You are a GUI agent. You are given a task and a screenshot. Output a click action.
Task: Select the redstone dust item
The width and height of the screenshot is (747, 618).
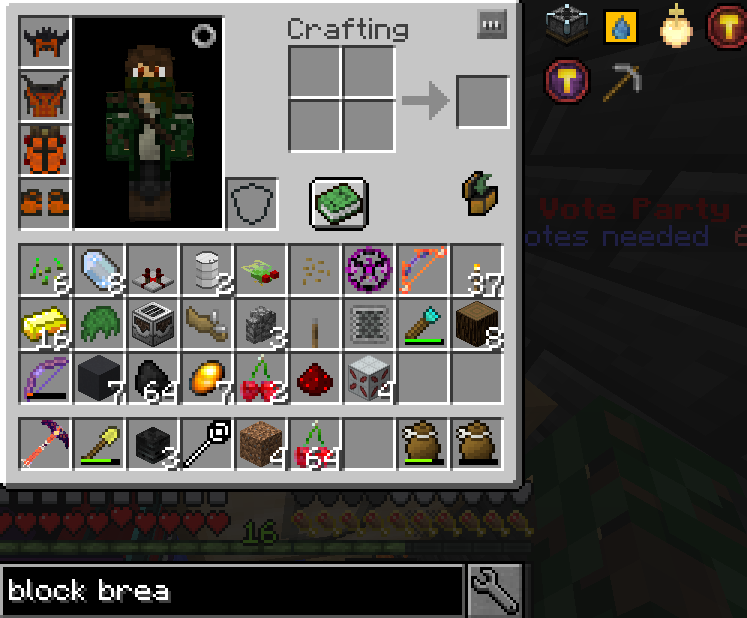(315, 379)
